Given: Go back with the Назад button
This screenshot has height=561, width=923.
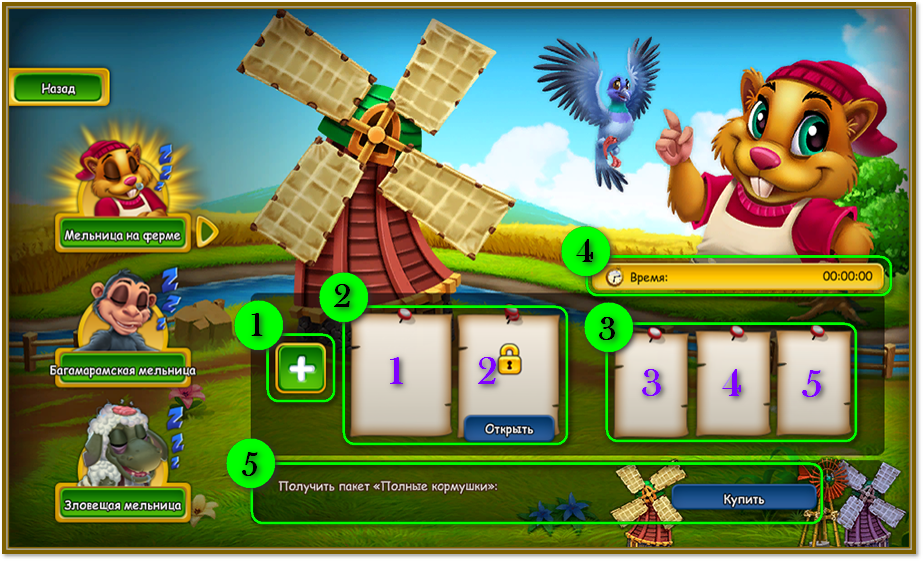Looking at the screenshot, I should 58,88.
